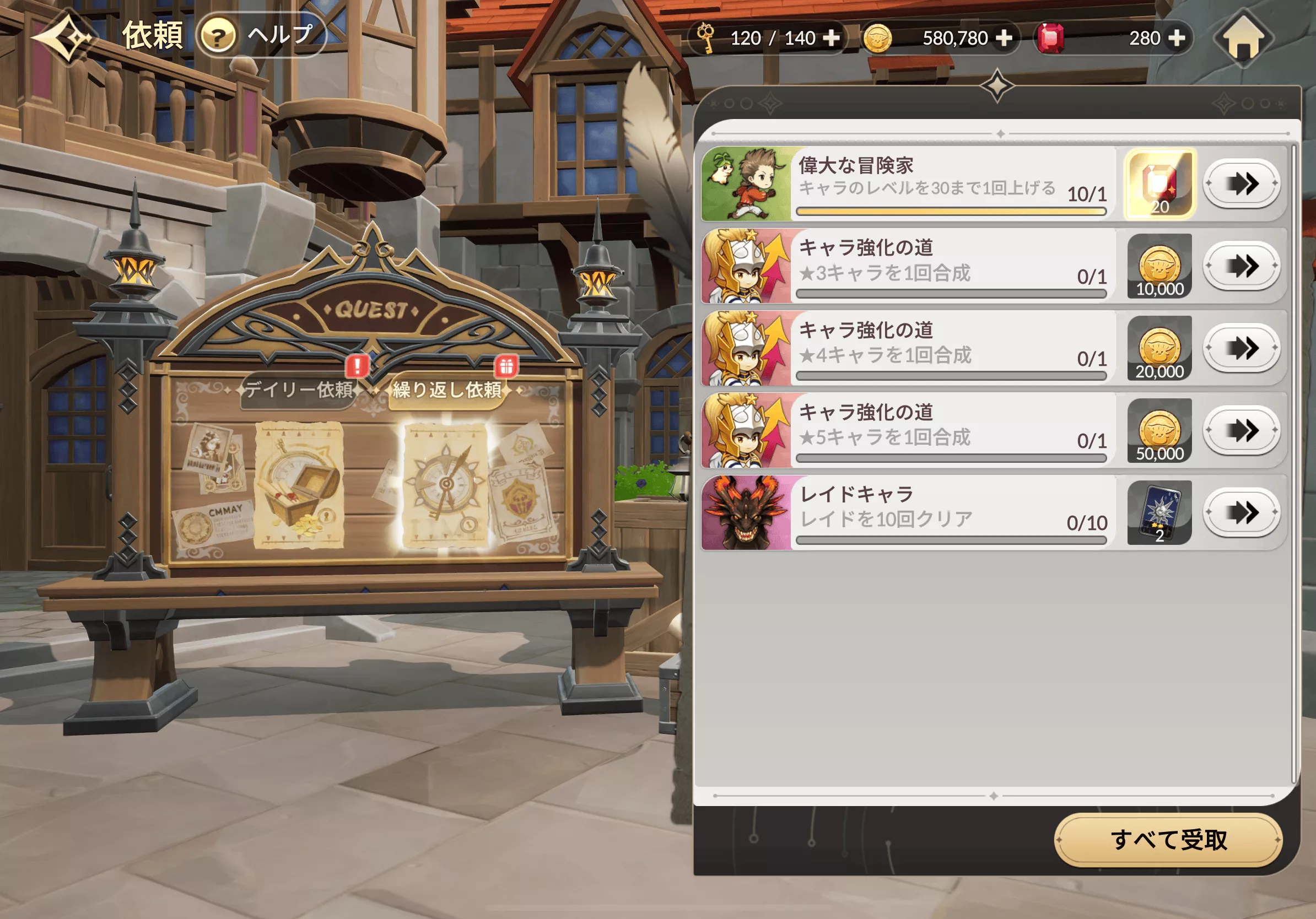This screenshot has width=1316, height=919.
Task: Click the go arrow for ★3キャラを1回合成 quest
Action: pyautogui.click(x=1243, y=266)
